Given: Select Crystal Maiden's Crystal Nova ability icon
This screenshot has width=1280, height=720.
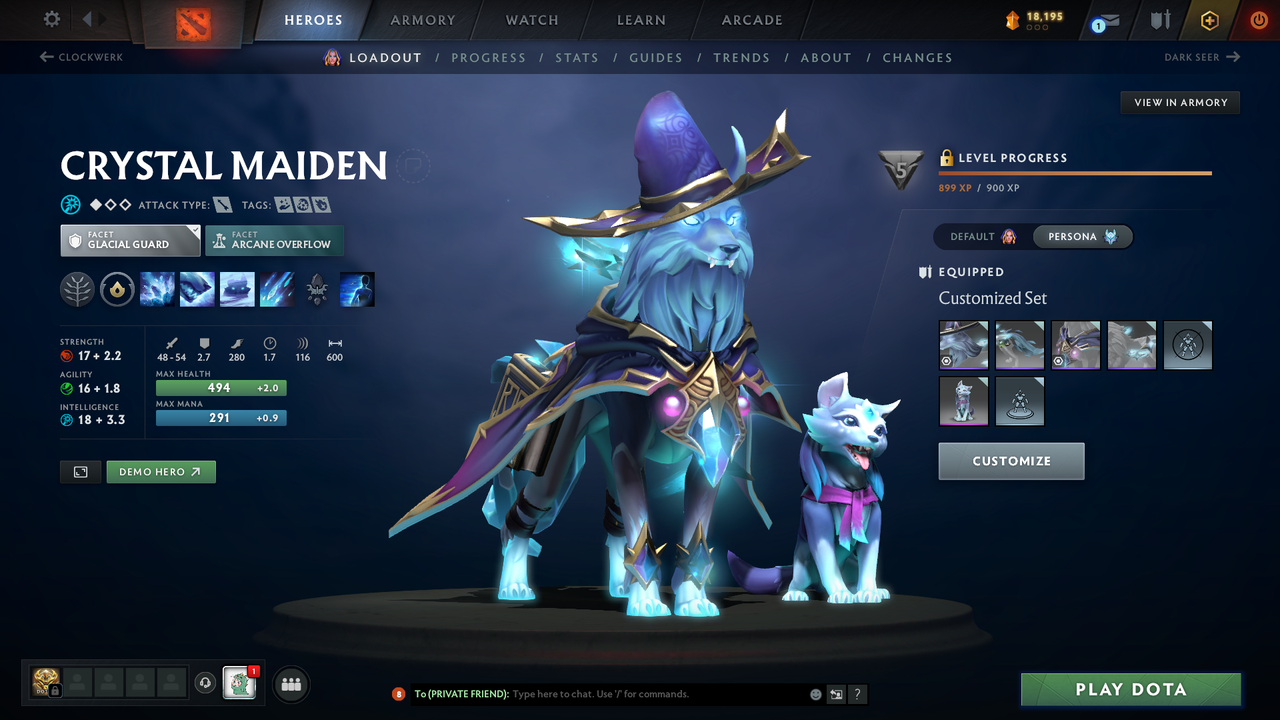Looking at the screenshot, I should (x=157, y=289).
